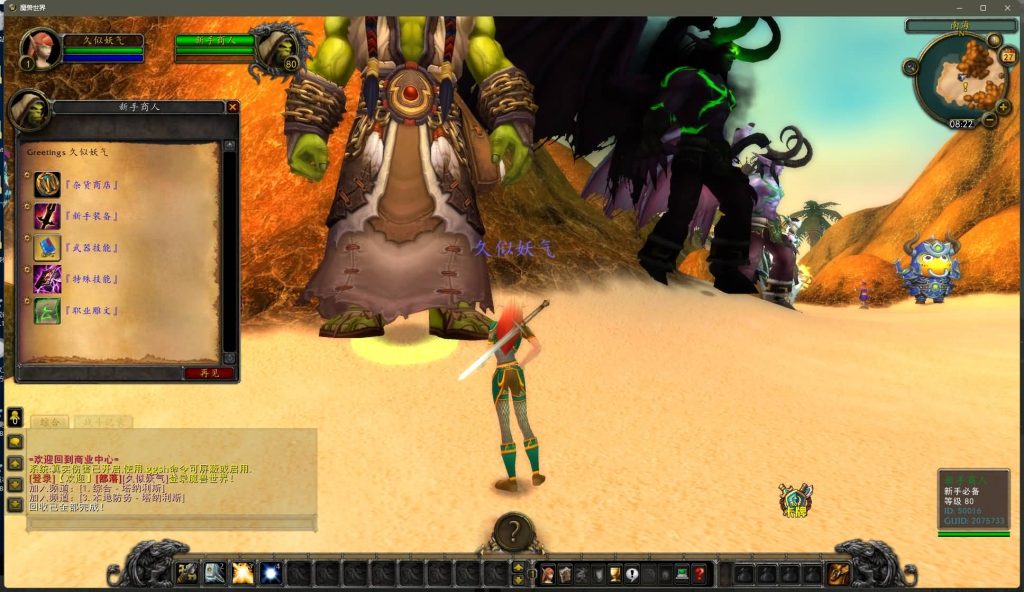Image resolution: width=1024 pixels, height=592 pixels.
Task: Select the player portrait frame
Action: 40,48
